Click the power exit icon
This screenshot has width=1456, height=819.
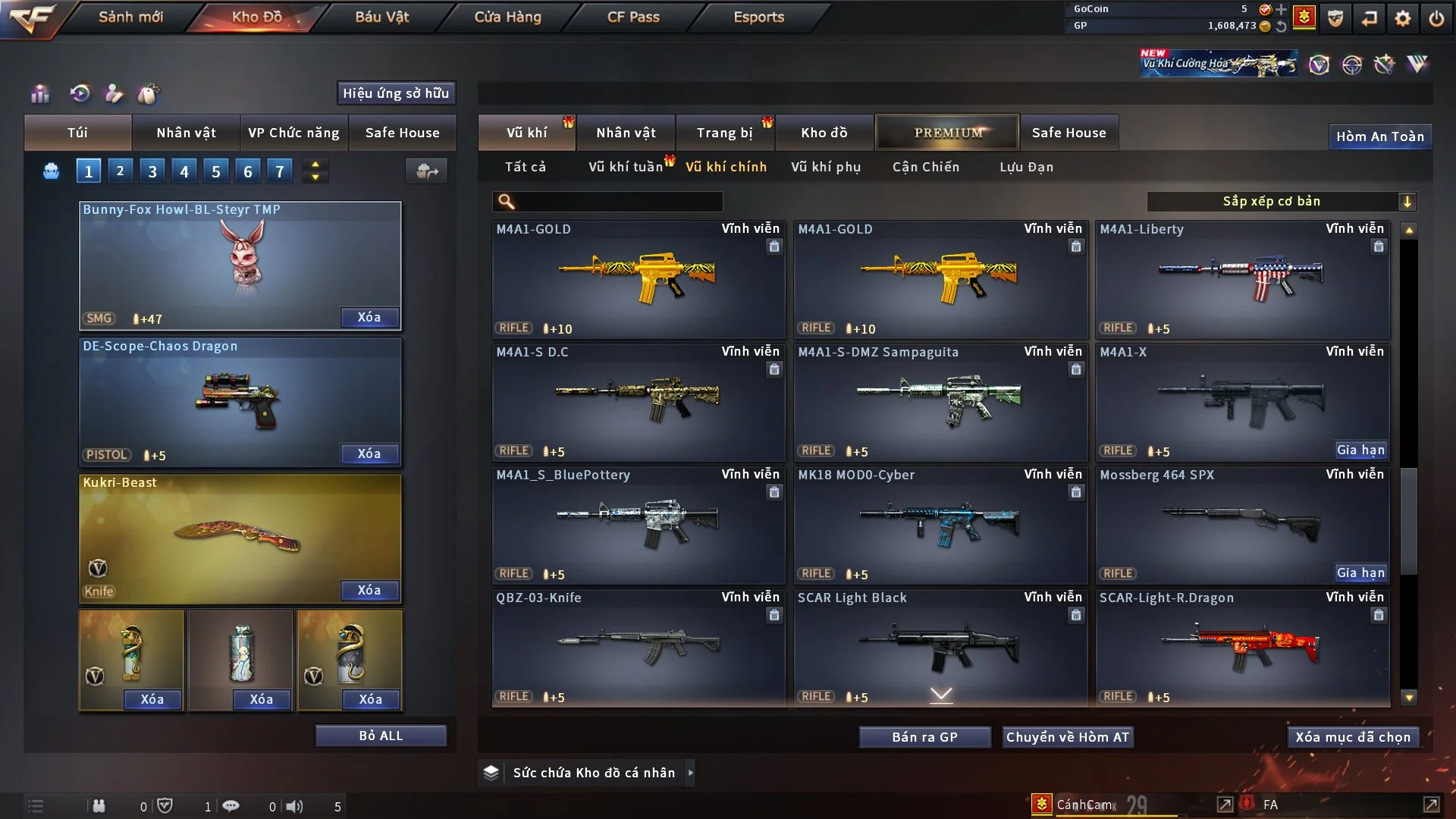pyautogui.click(x=1436, y=18)
